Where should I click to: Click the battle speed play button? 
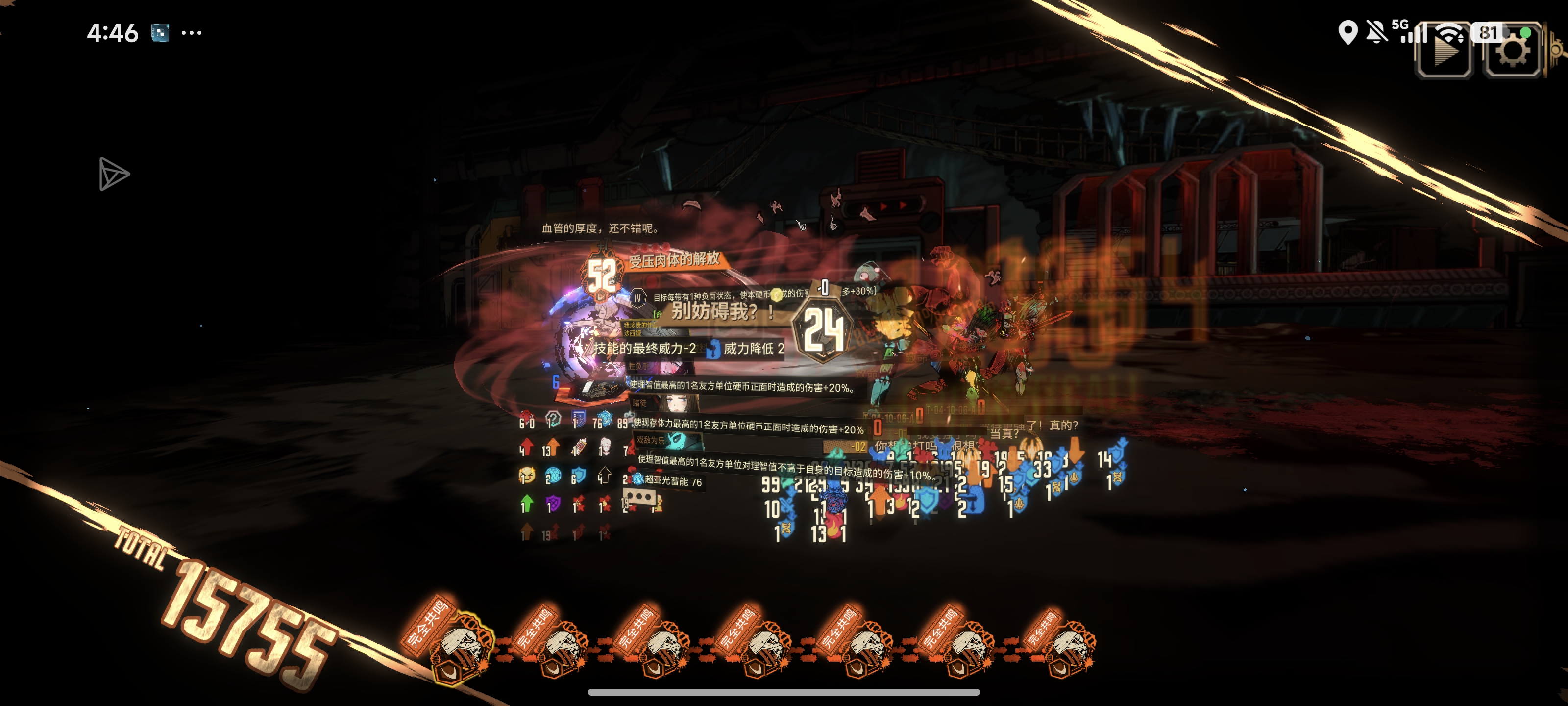(x=1445, y=50)
